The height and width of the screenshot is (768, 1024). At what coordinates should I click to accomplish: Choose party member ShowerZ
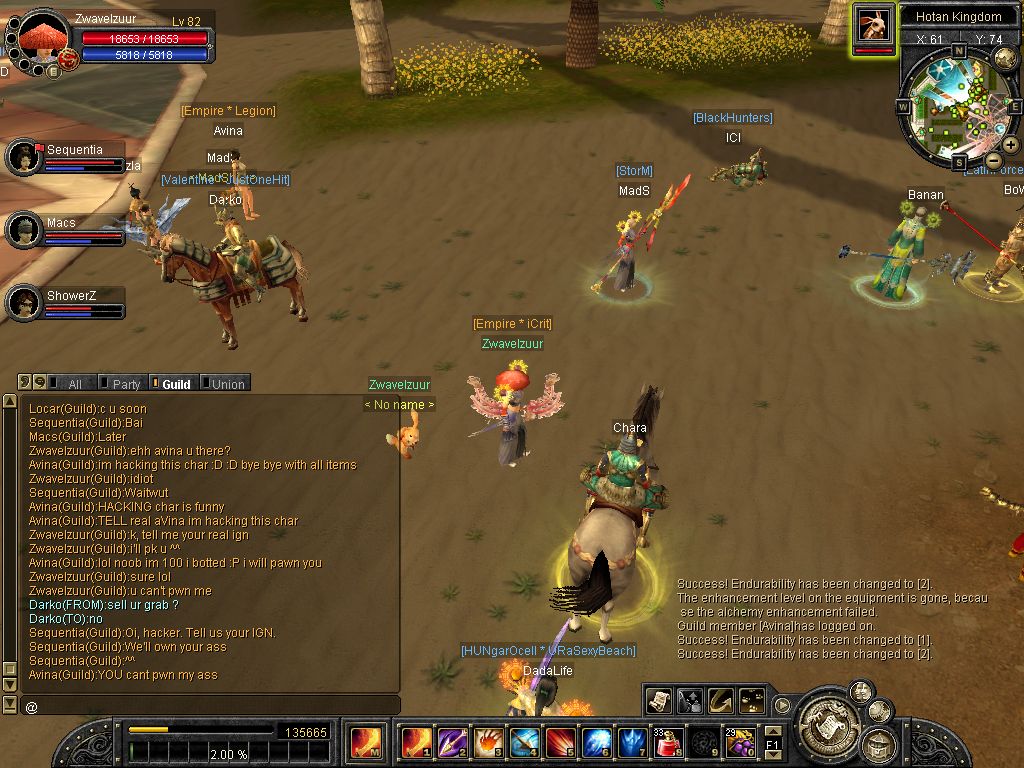tap(23, 302)
